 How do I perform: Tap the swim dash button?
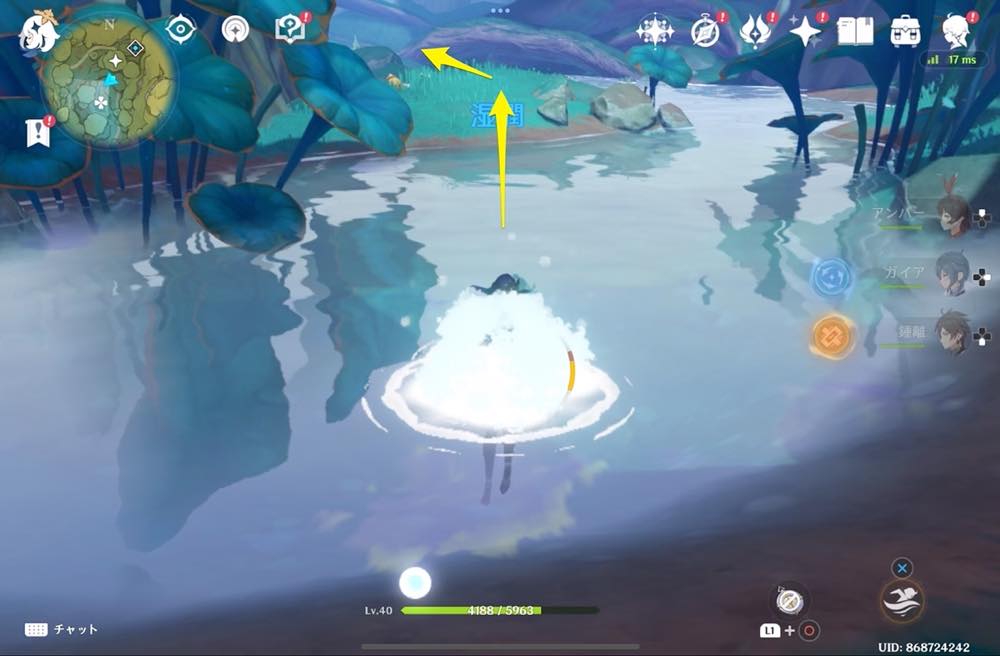tap(902, 600)
